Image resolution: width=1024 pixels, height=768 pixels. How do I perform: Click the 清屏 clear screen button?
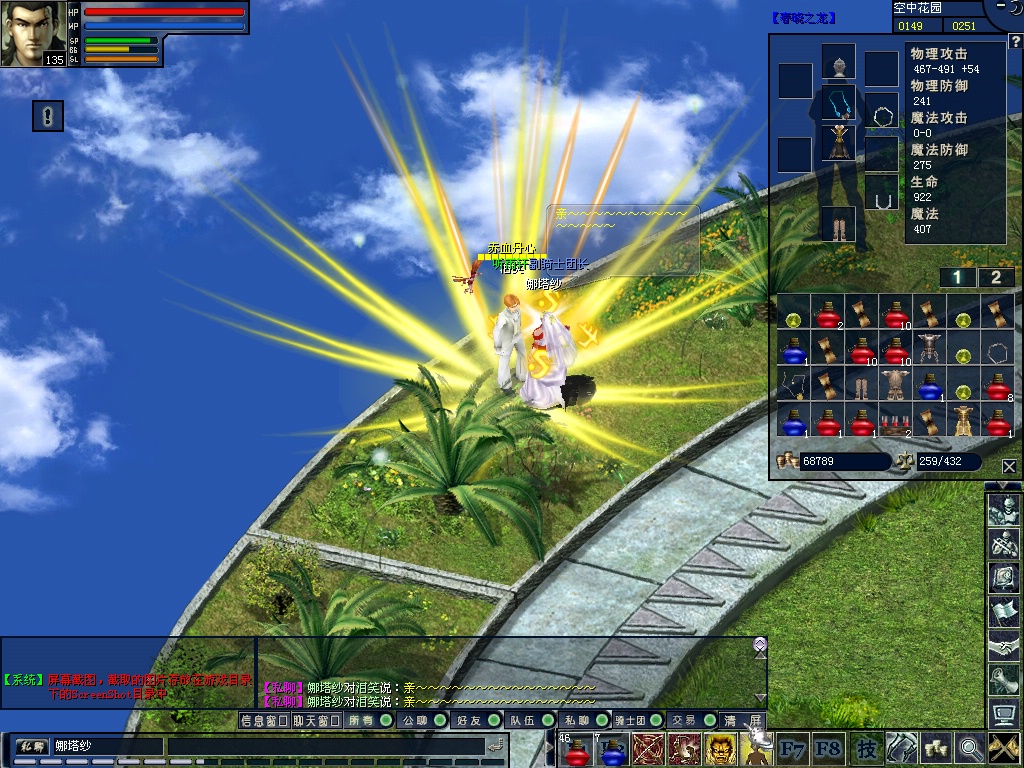742,720
